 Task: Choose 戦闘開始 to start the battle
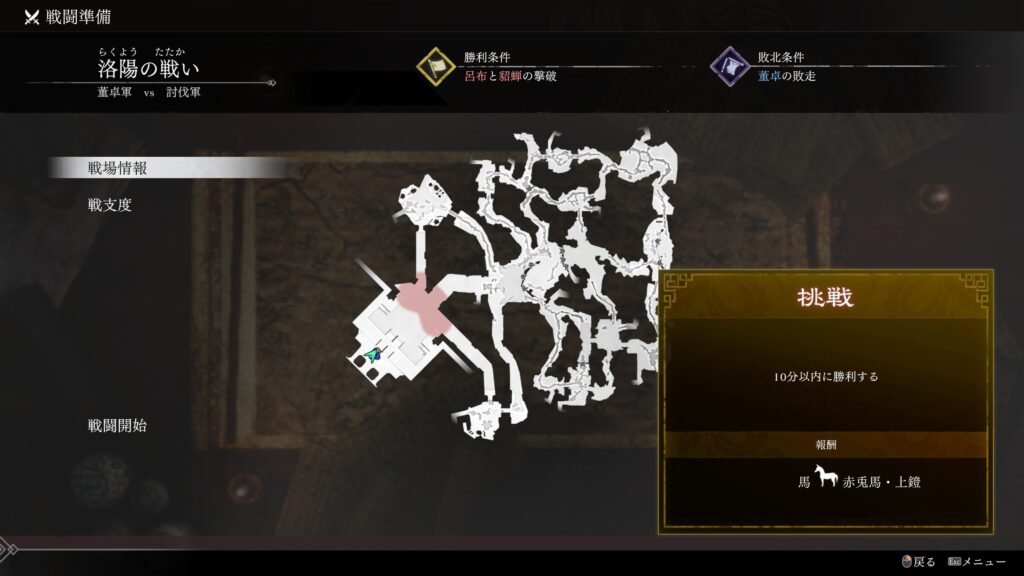[118, 425]
